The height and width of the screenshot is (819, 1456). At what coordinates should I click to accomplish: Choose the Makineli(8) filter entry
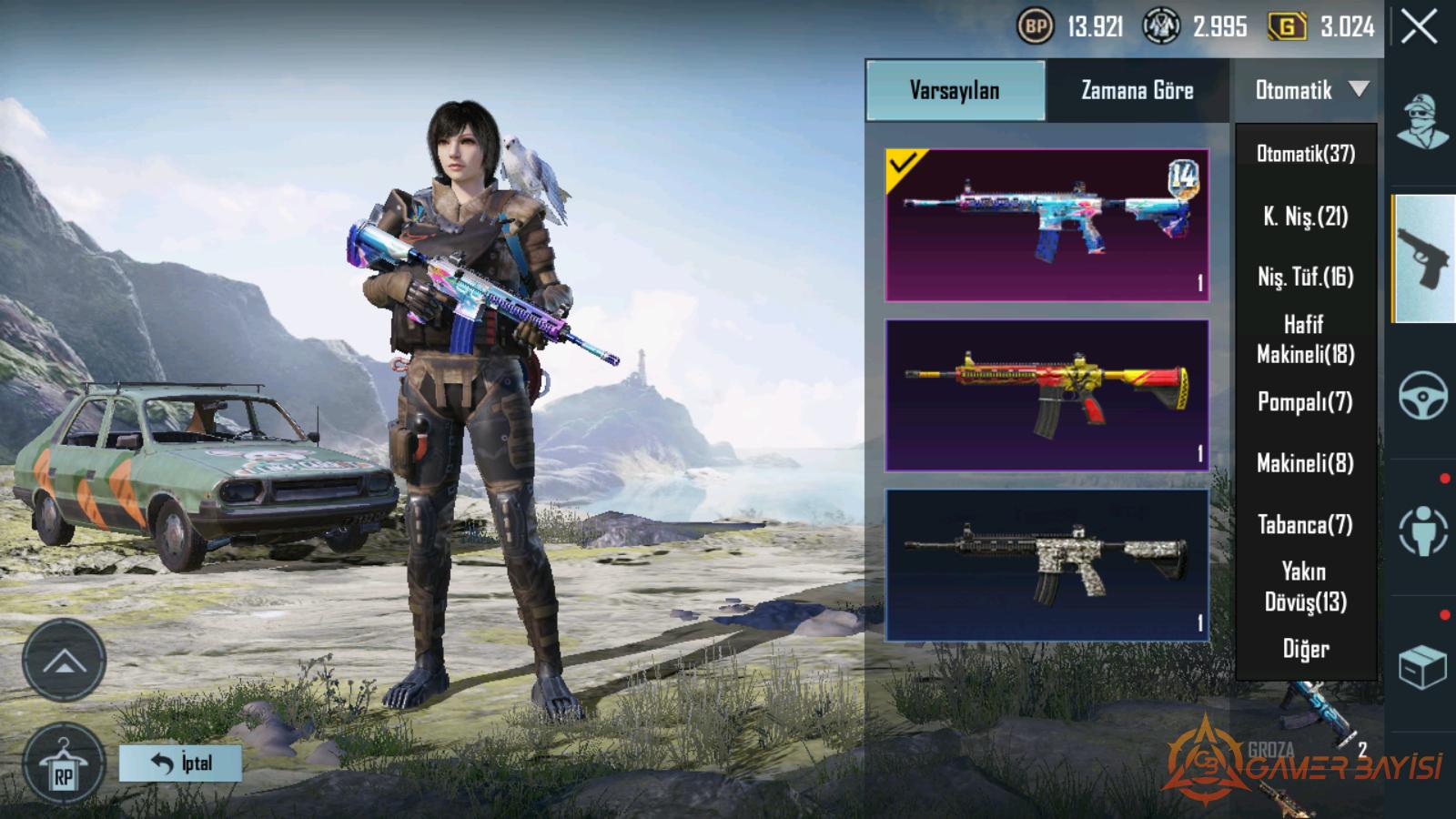(1306, 463)
